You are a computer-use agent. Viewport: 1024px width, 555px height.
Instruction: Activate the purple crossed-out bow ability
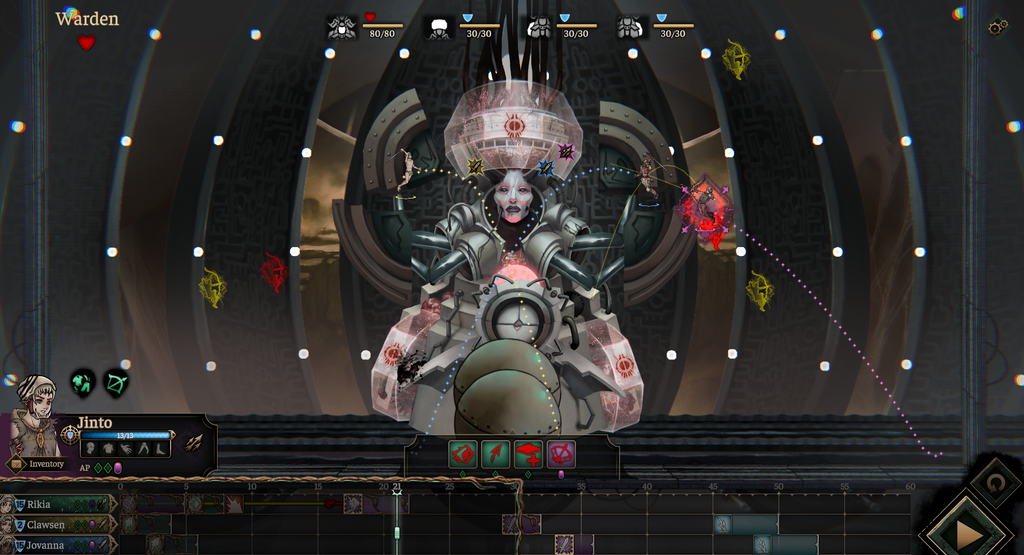[561, 455]
